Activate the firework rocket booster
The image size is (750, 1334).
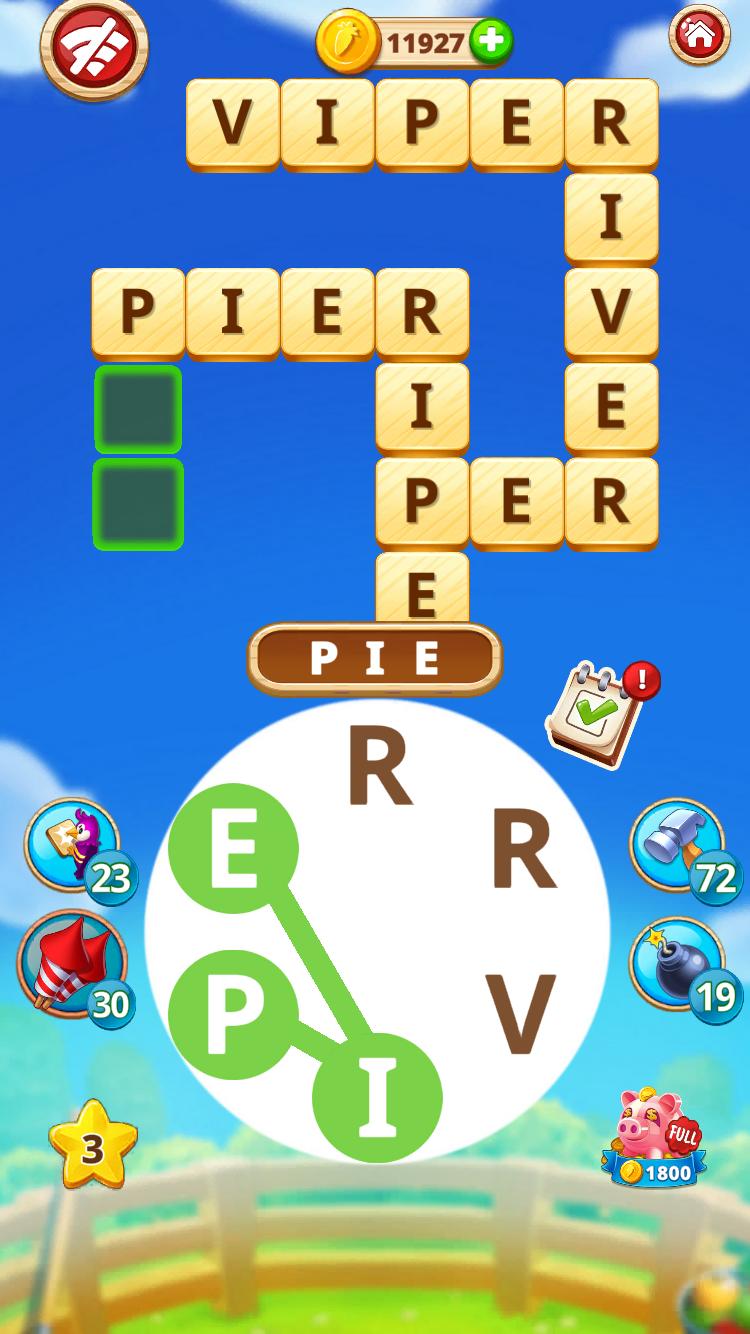point(70,964)
